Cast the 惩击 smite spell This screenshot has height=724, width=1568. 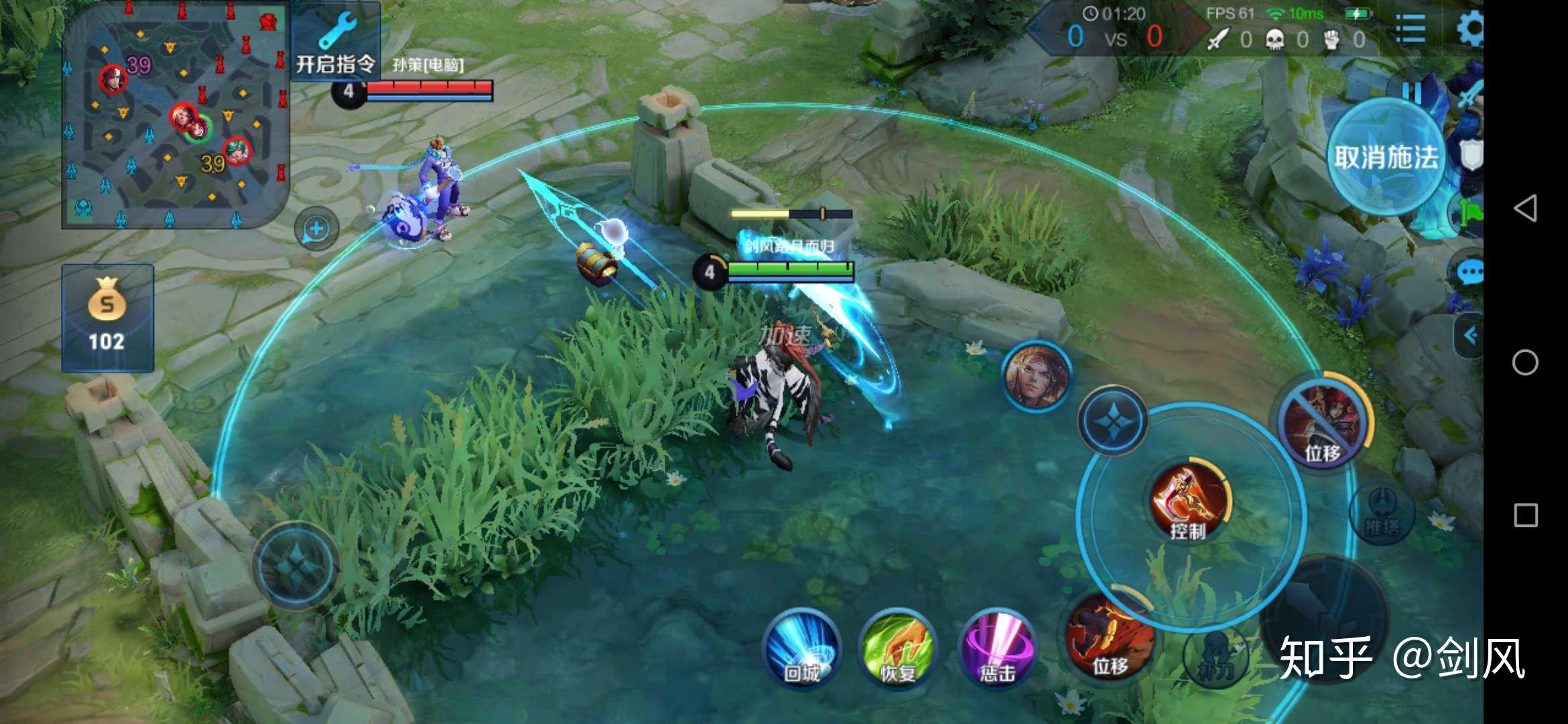pyautogui.click(x=997, y=648)
